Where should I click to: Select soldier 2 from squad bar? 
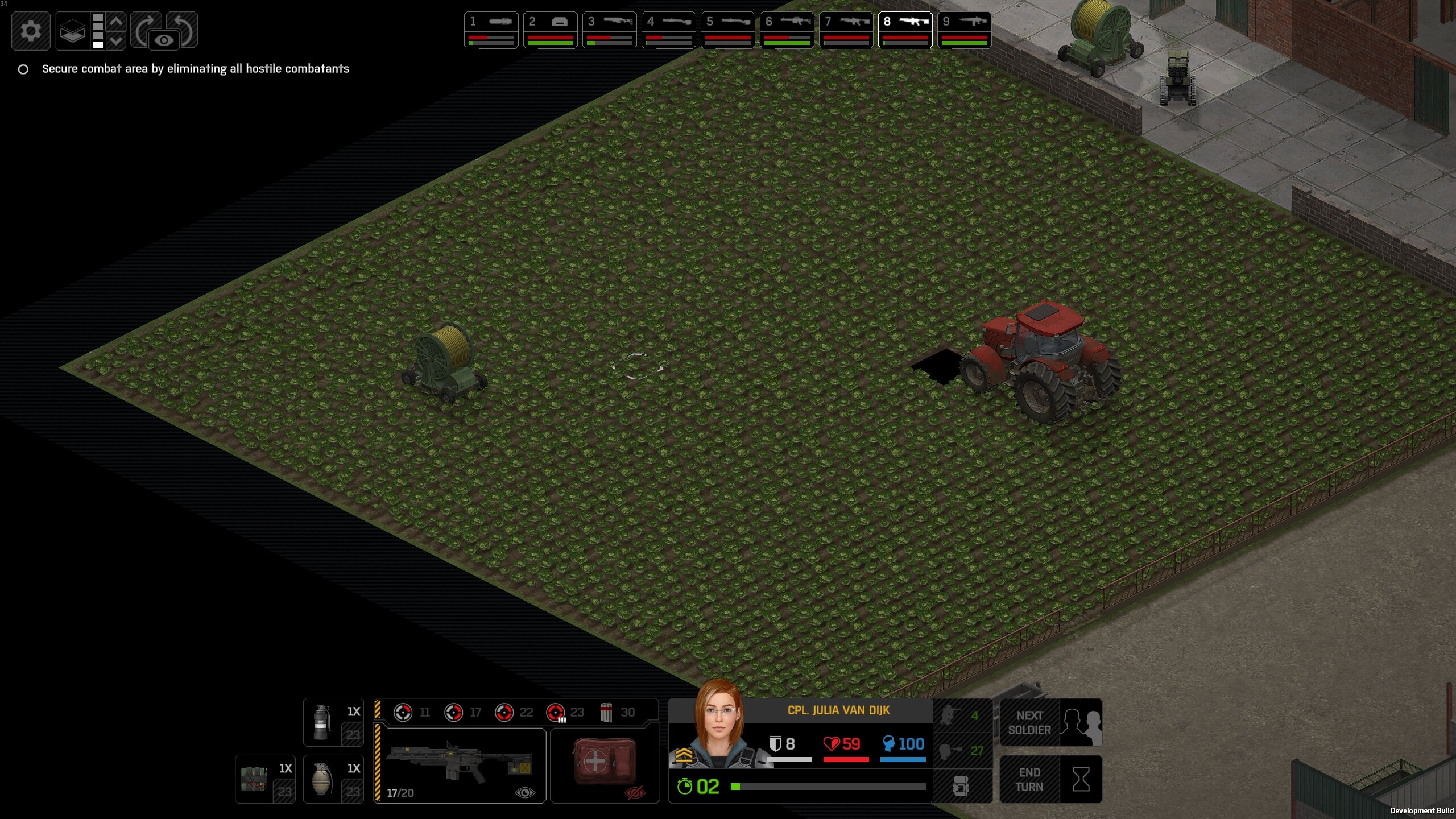pos(551,30)
